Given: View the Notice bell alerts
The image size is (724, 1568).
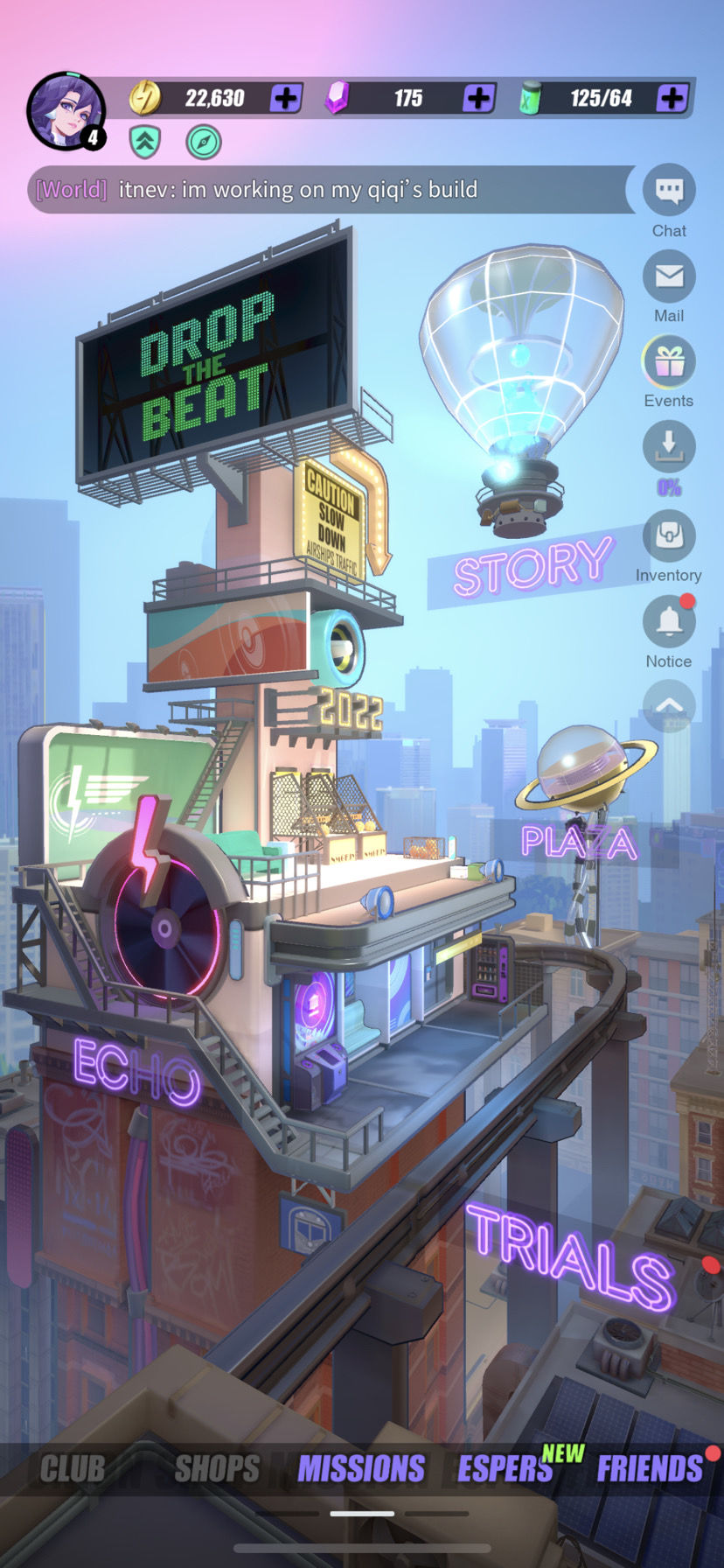Looking at the screenshot, I should pos(669,621).
